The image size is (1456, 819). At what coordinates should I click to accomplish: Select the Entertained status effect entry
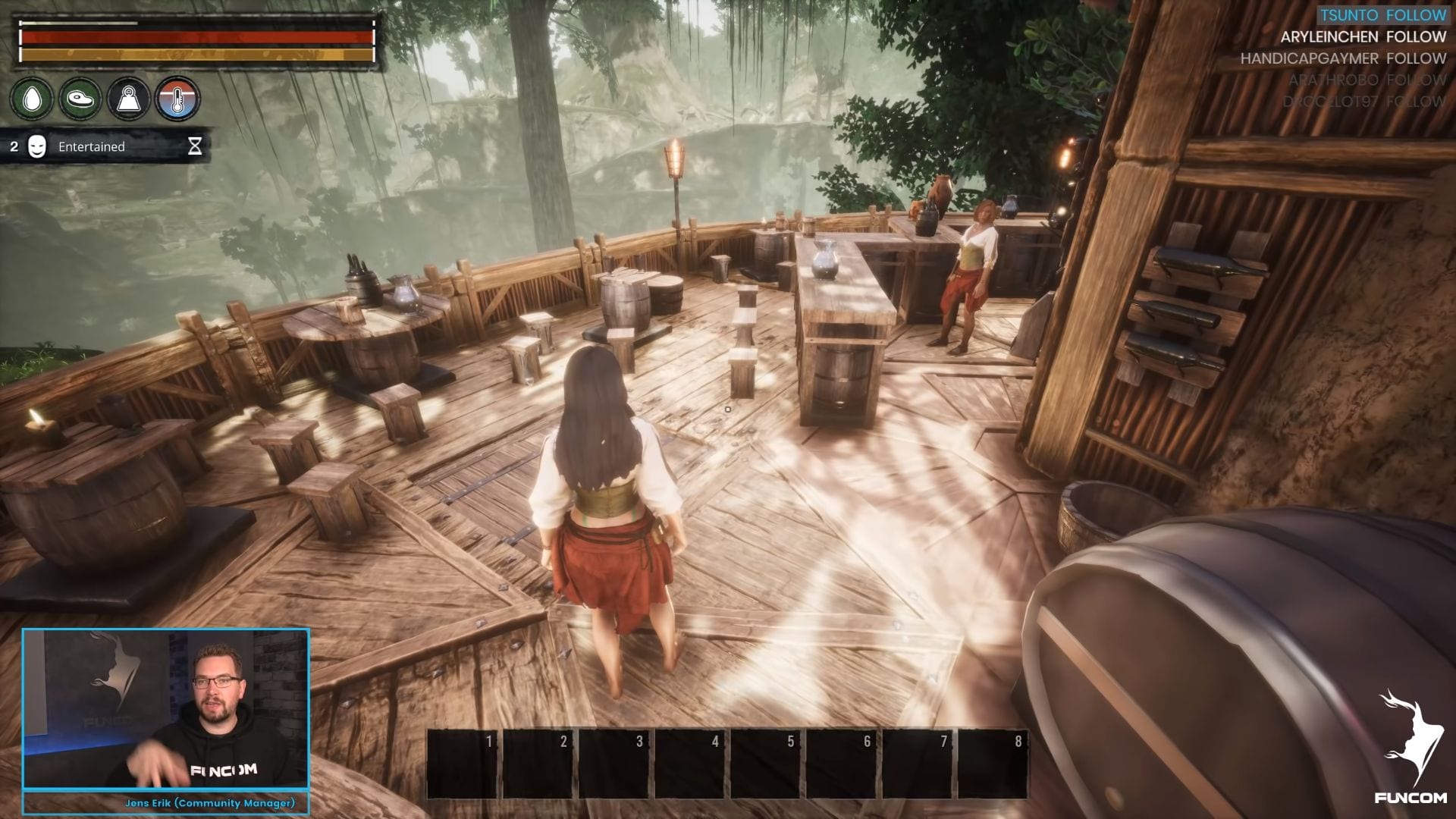coord(106,146)
